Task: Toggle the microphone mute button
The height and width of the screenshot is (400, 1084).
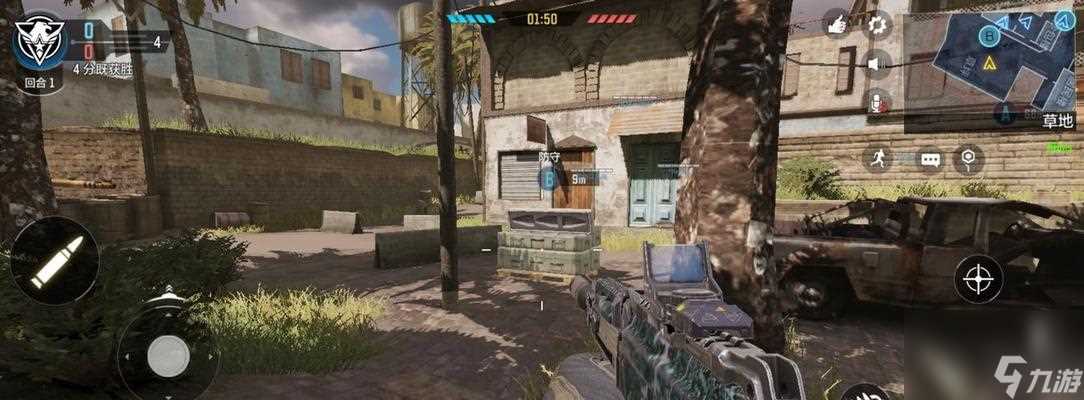Action: point(877,101)
